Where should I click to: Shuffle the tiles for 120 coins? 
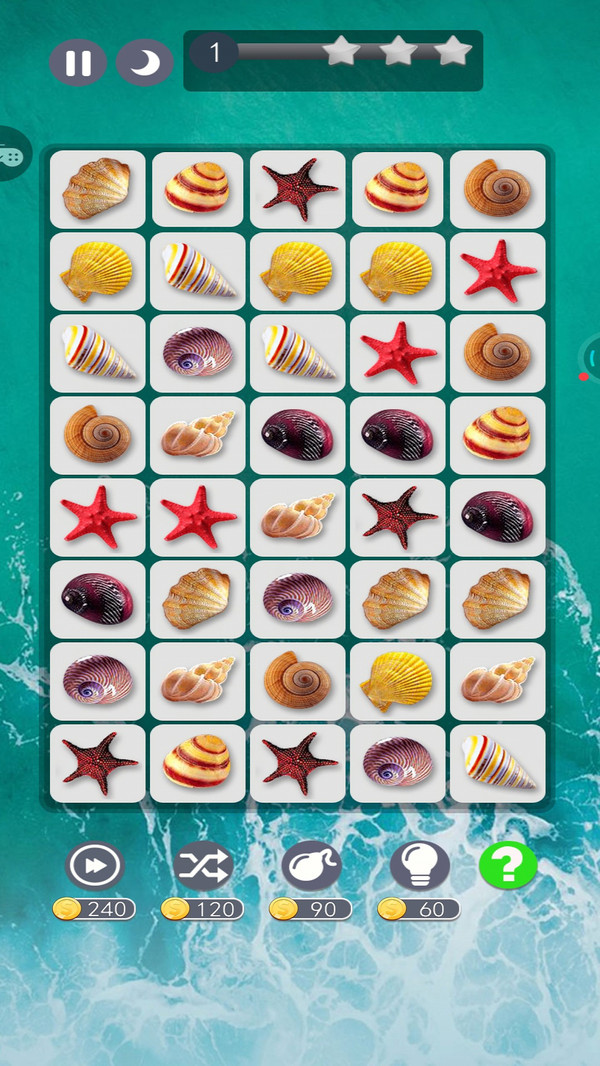[203, 865]
